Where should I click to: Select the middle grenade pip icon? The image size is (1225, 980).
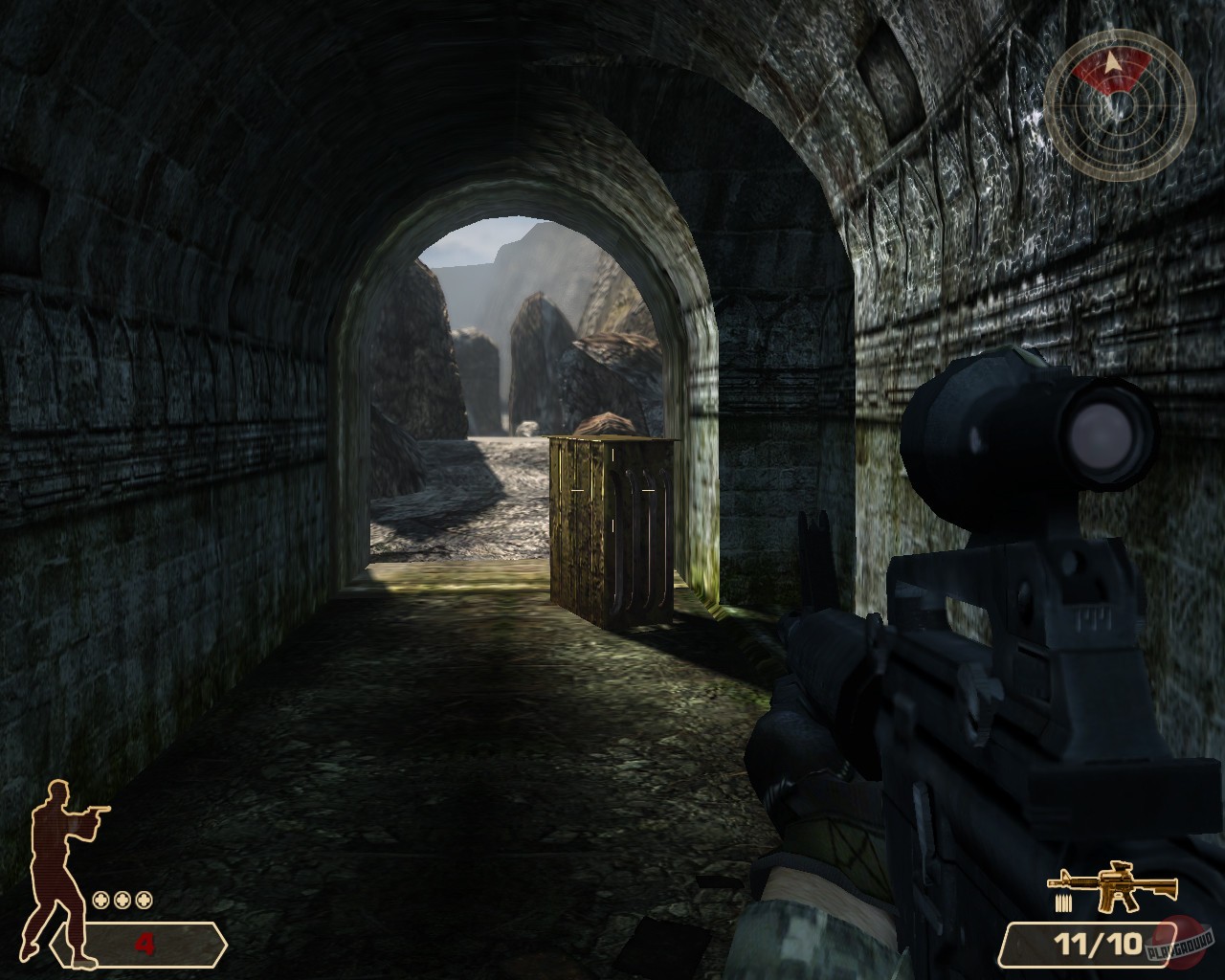click(x=120, y=900)
